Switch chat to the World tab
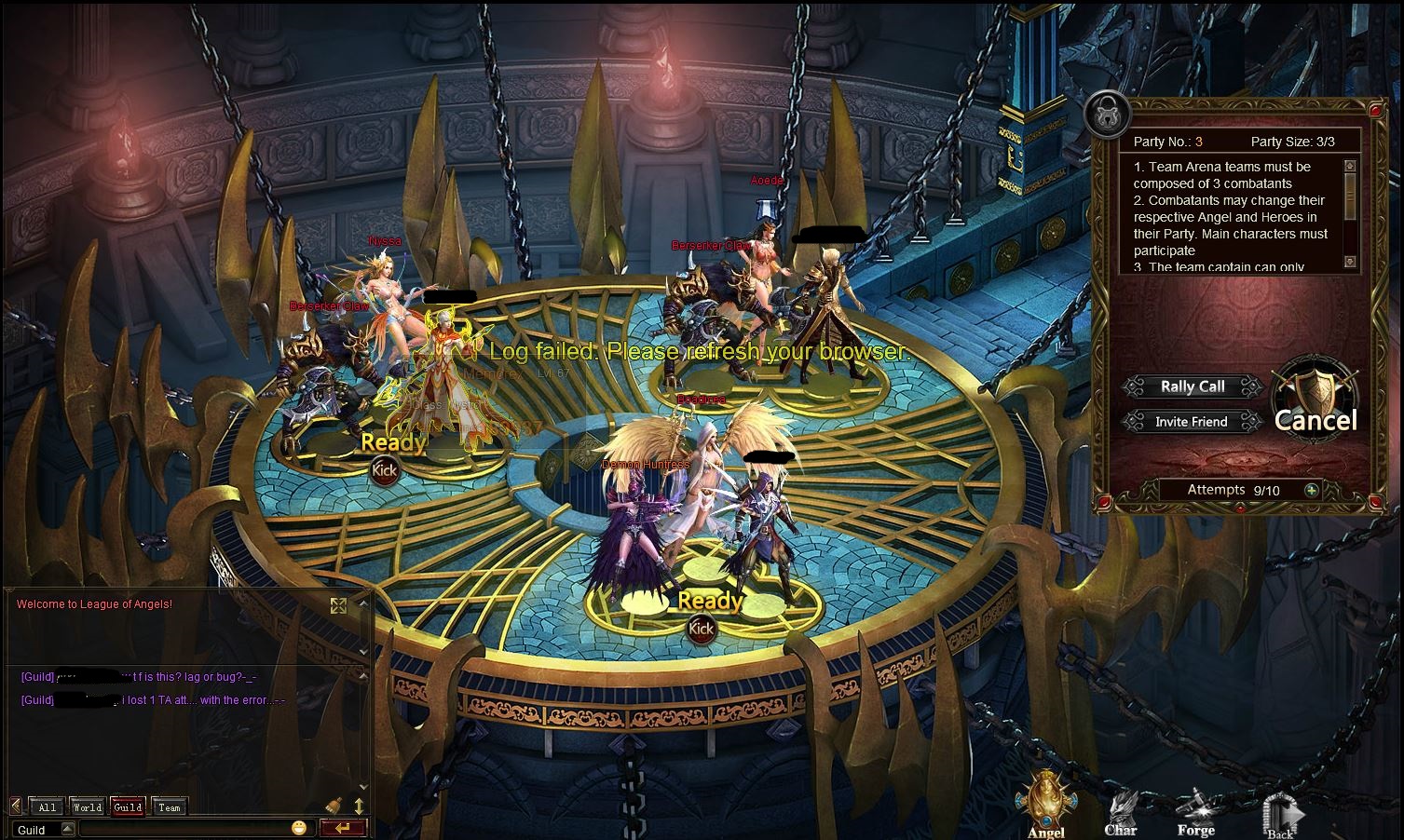The height and width of the screenshot is (840, 1404). click(88, 807)
